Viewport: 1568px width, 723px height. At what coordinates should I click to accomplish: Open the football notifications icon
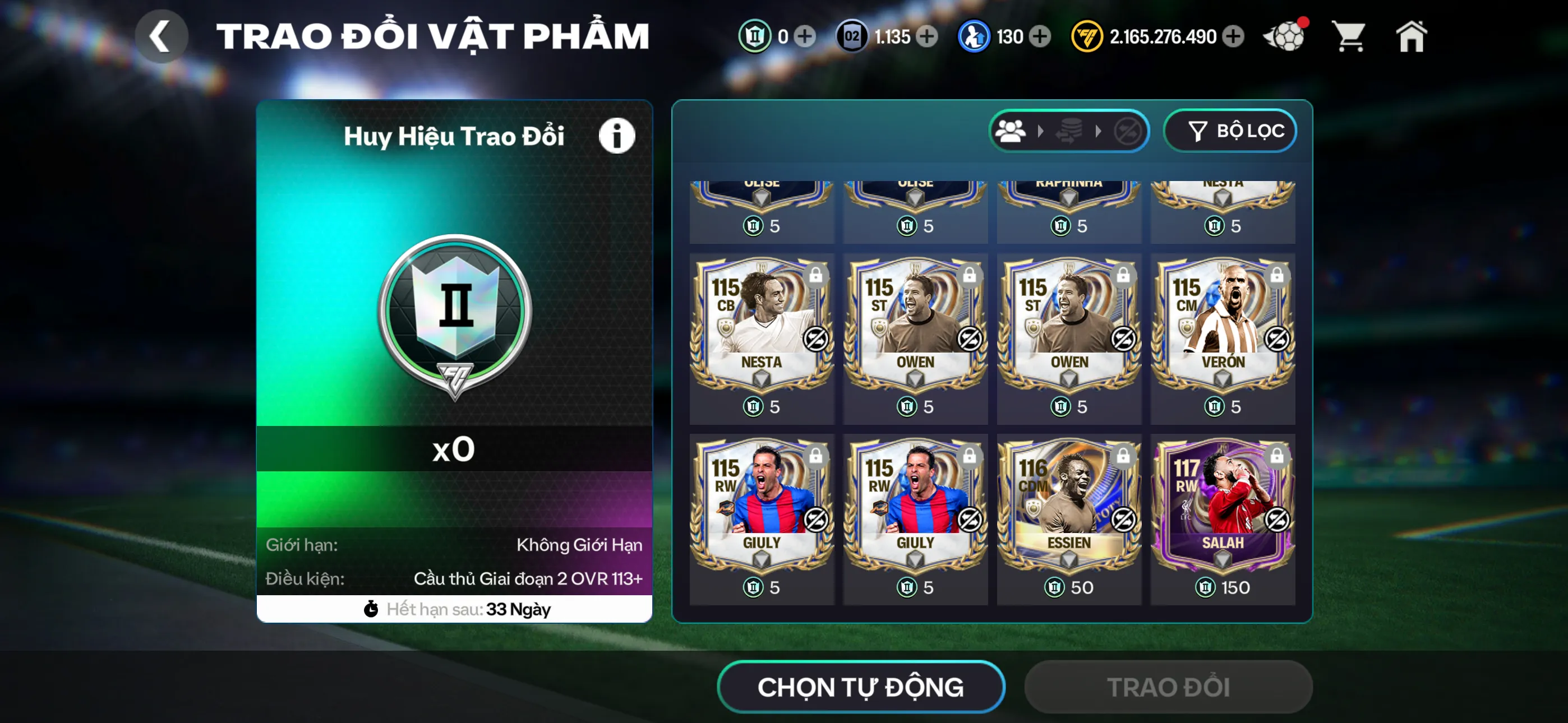click(x=1285, y=36)
